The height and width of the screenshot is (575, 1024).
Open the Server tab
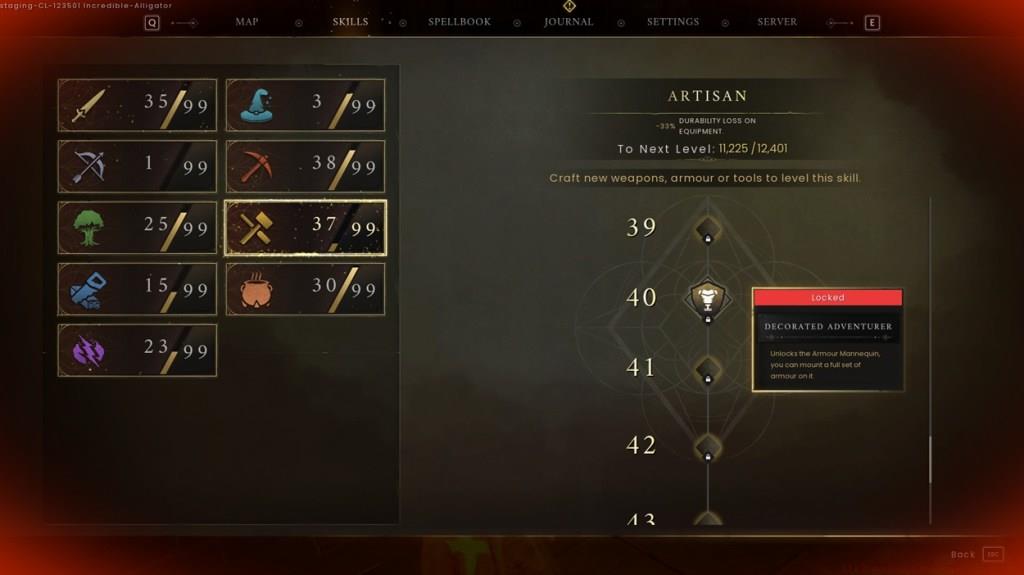coord(777,22)
